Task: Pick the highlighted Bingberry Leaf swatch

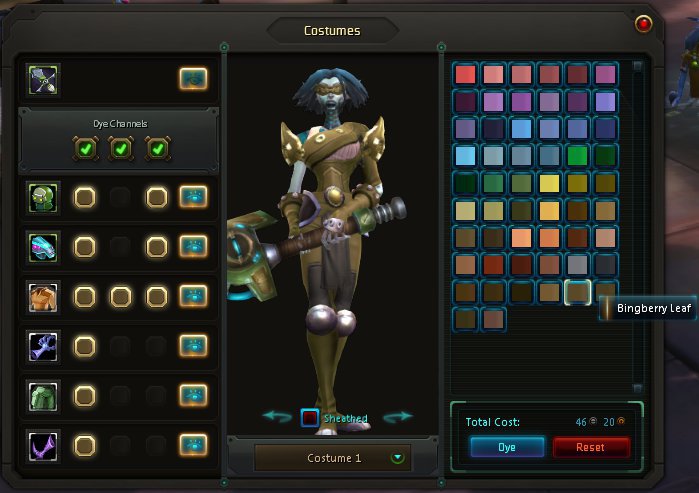Action: (x=577, y=291)
